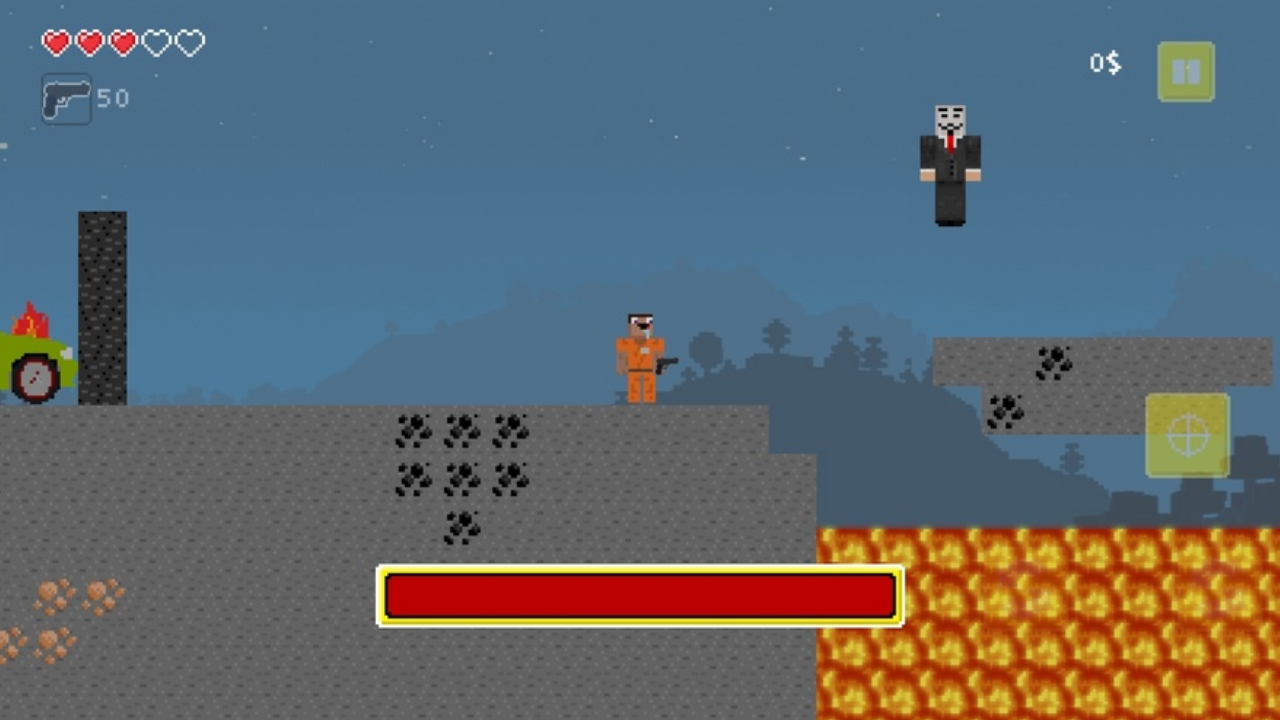Screen dimensions: 1280x720
Task: Click the lowest single coal ore block
Action: [x=462, y=527]
